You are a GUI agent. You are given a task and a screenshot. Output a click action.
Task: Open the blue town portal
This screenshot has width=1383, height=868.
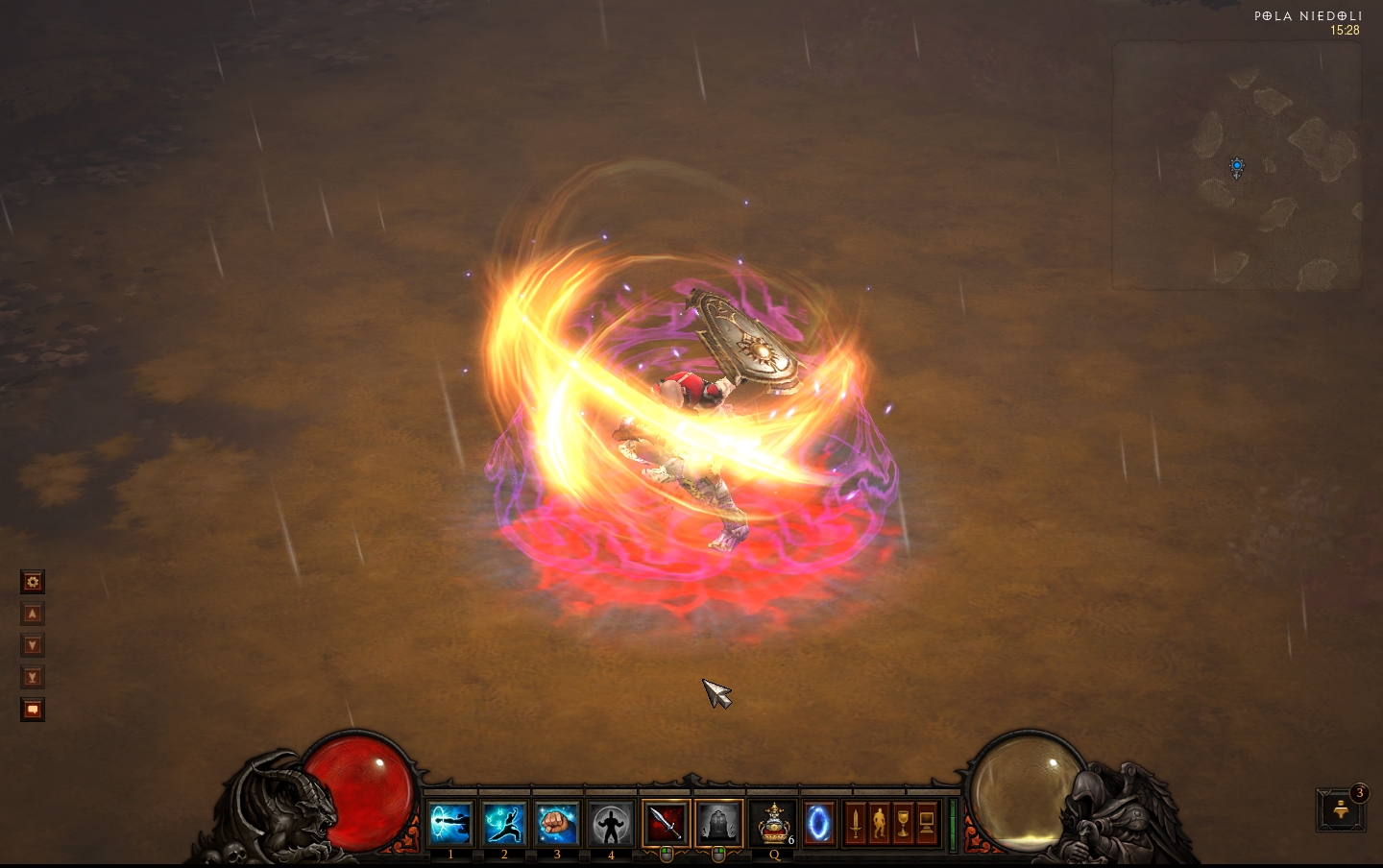coord(818,824)
